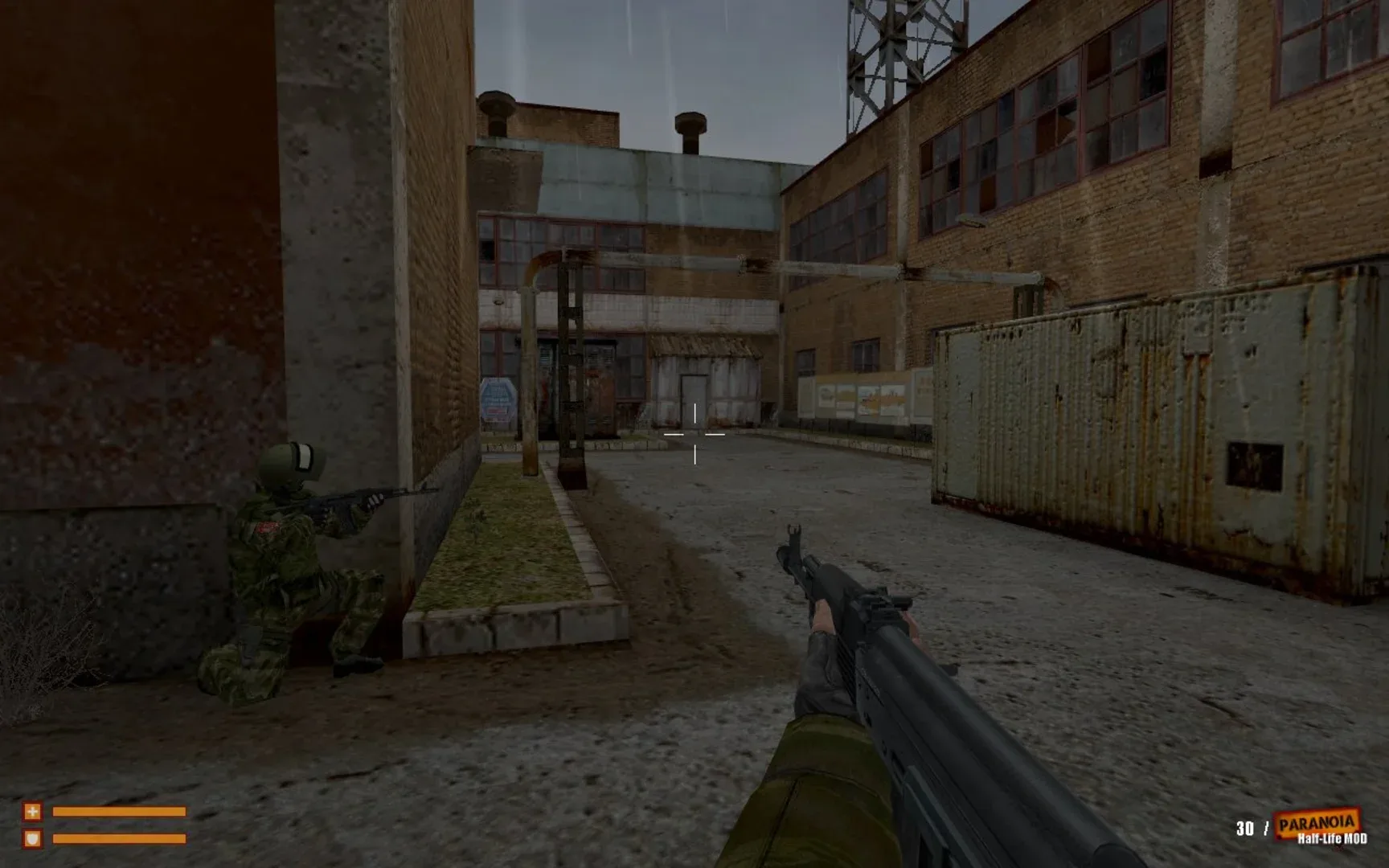Click the ammo count reading 30

pos(1245,829)
